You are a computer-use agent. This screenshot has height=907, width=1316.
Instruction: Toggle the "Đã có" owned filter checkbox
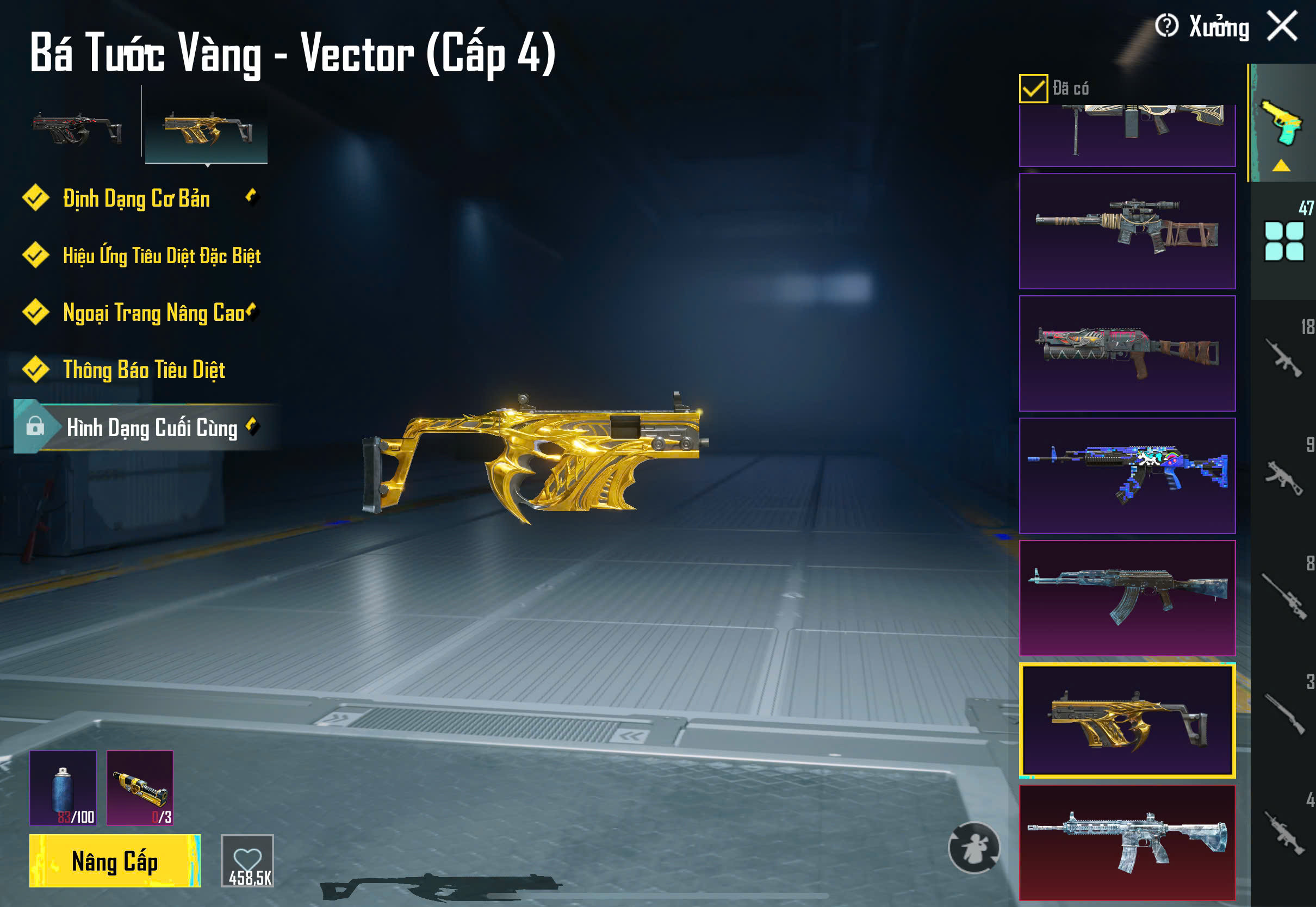[x=1033, y=89]
